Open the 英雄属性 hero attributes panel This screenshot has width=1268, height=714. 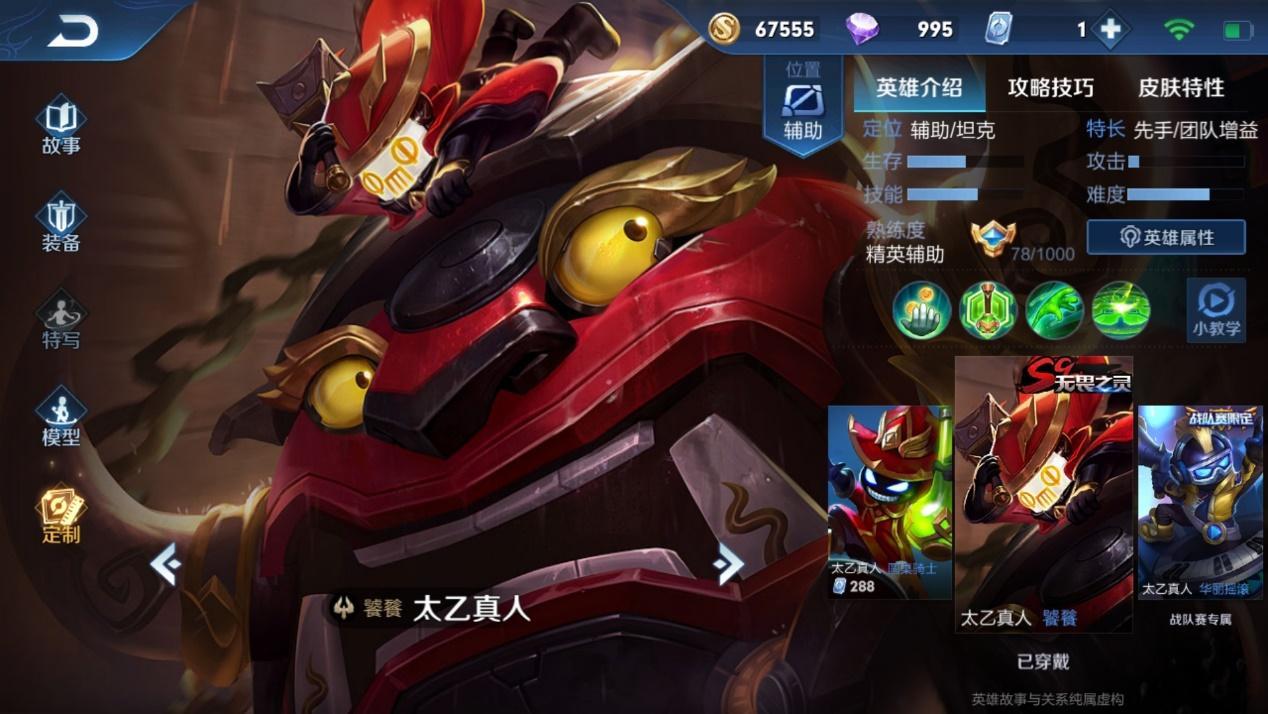point(1166,237)
